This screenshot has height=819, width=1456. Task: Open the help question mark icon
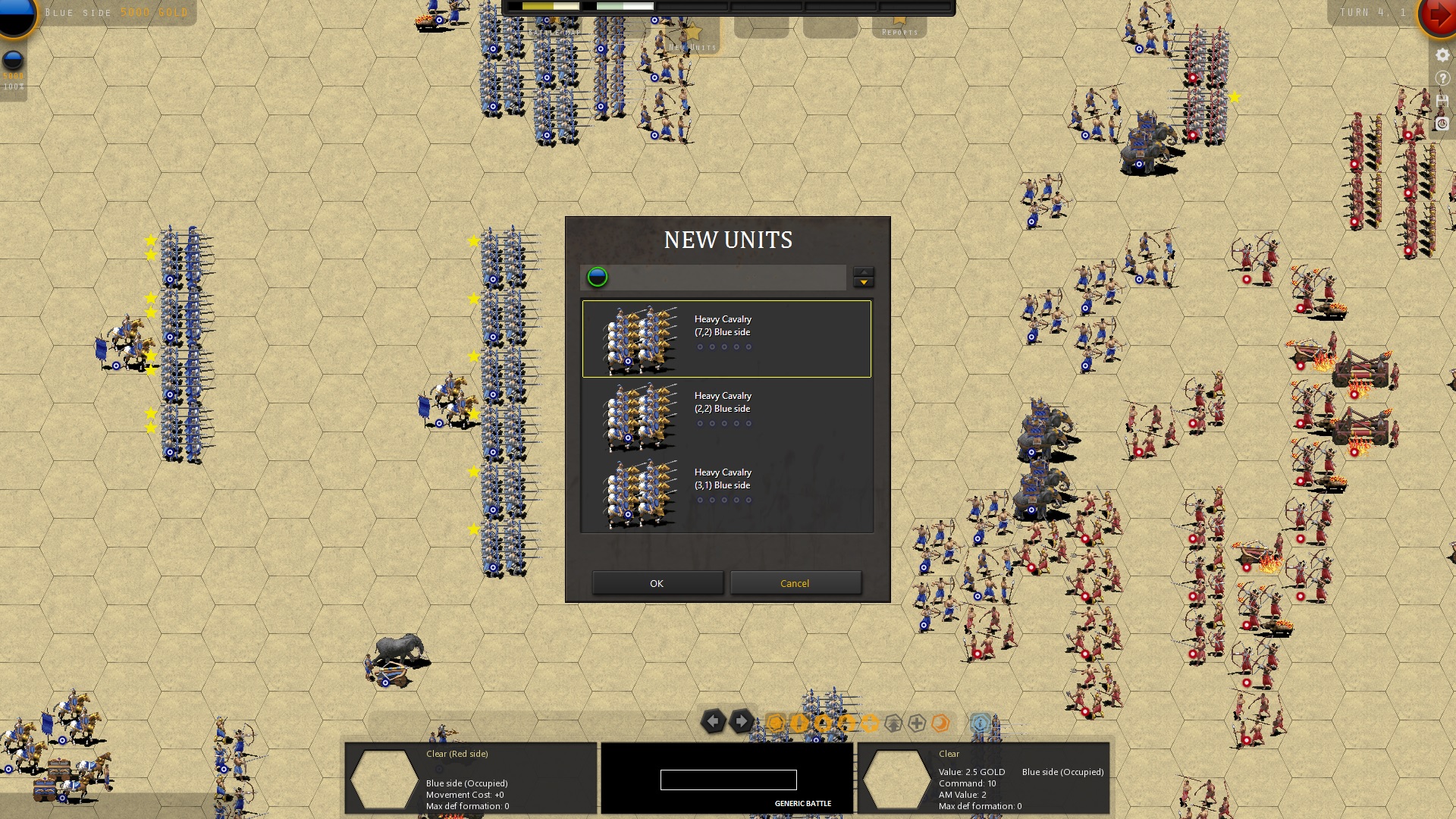1442,77
